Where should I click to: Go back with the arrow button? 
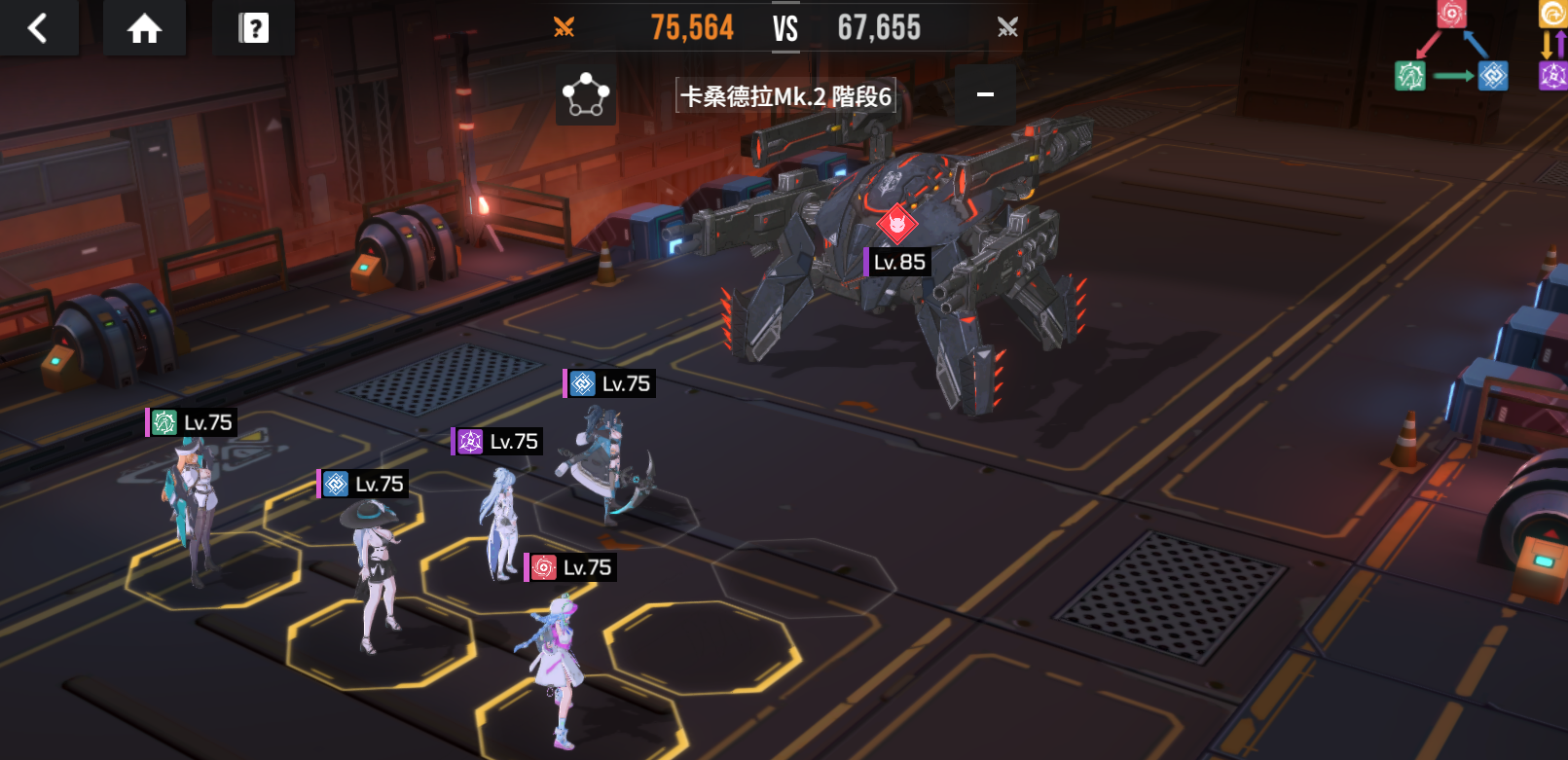[x=38, y=28]
